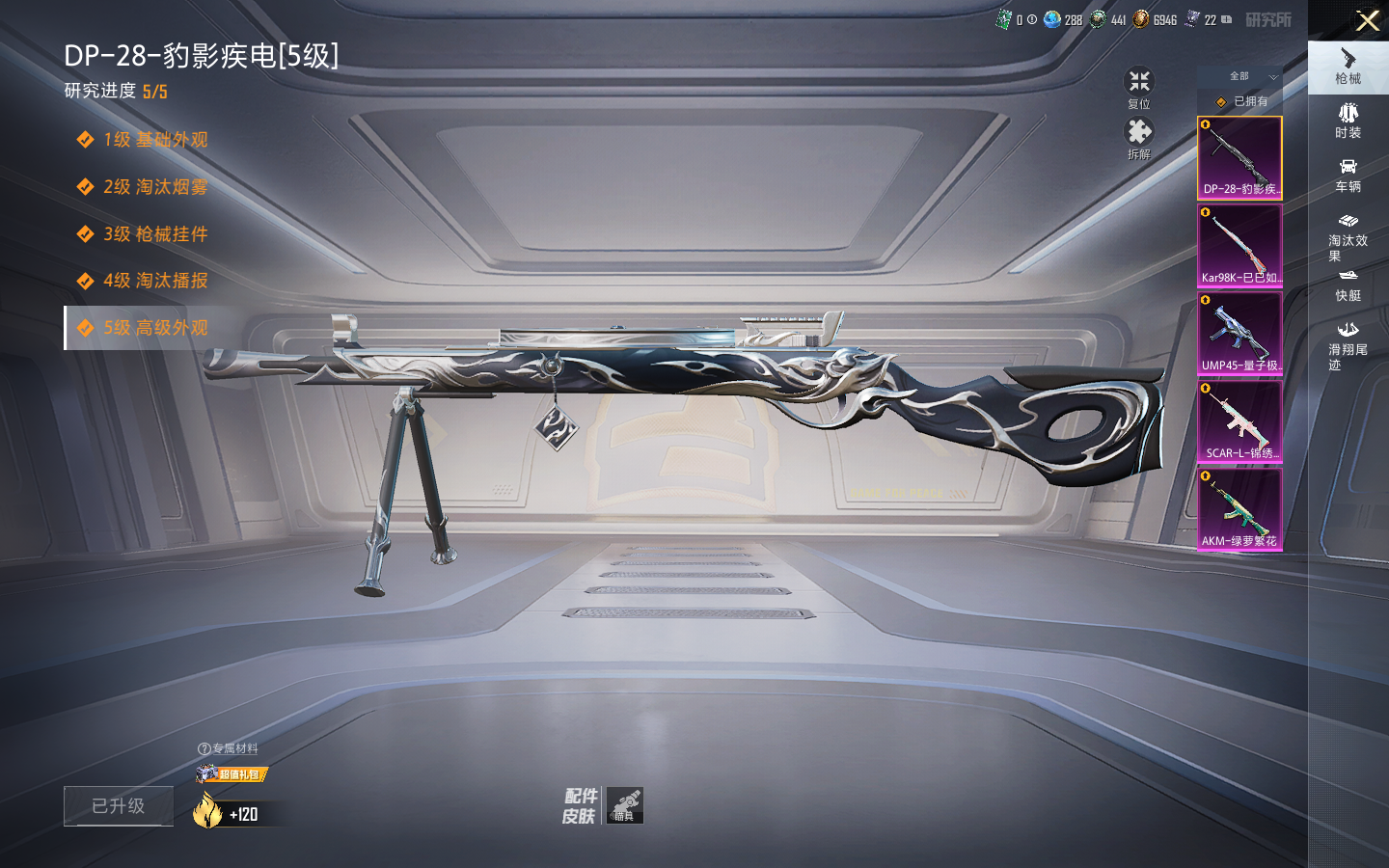View level 4 淘汰播报 entry
Screen dimensions: 1389x868
coord(154,281)
